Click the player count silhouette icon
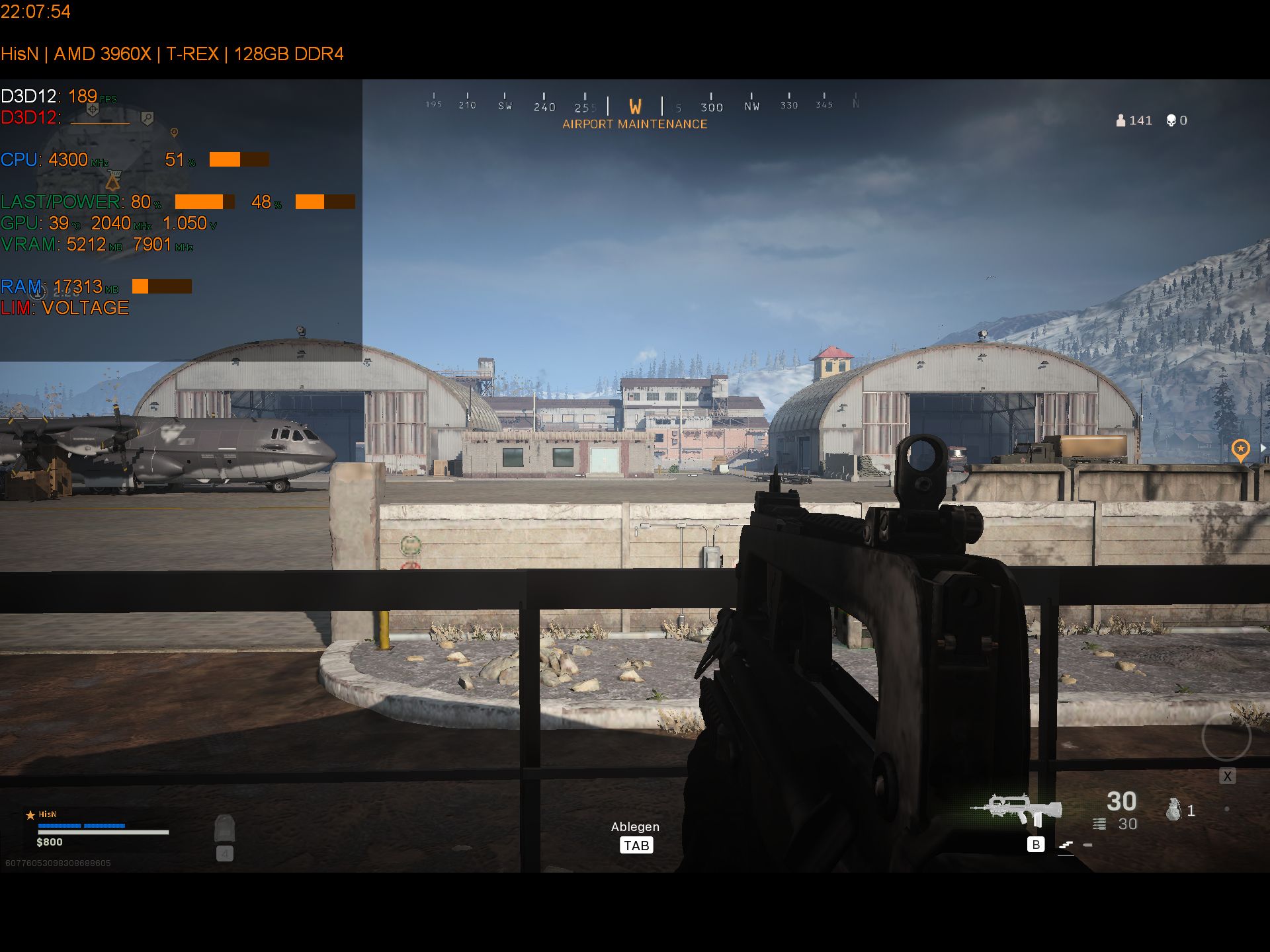The width and height of the screenshot is (1270, 952). (x=1120, y=120)
